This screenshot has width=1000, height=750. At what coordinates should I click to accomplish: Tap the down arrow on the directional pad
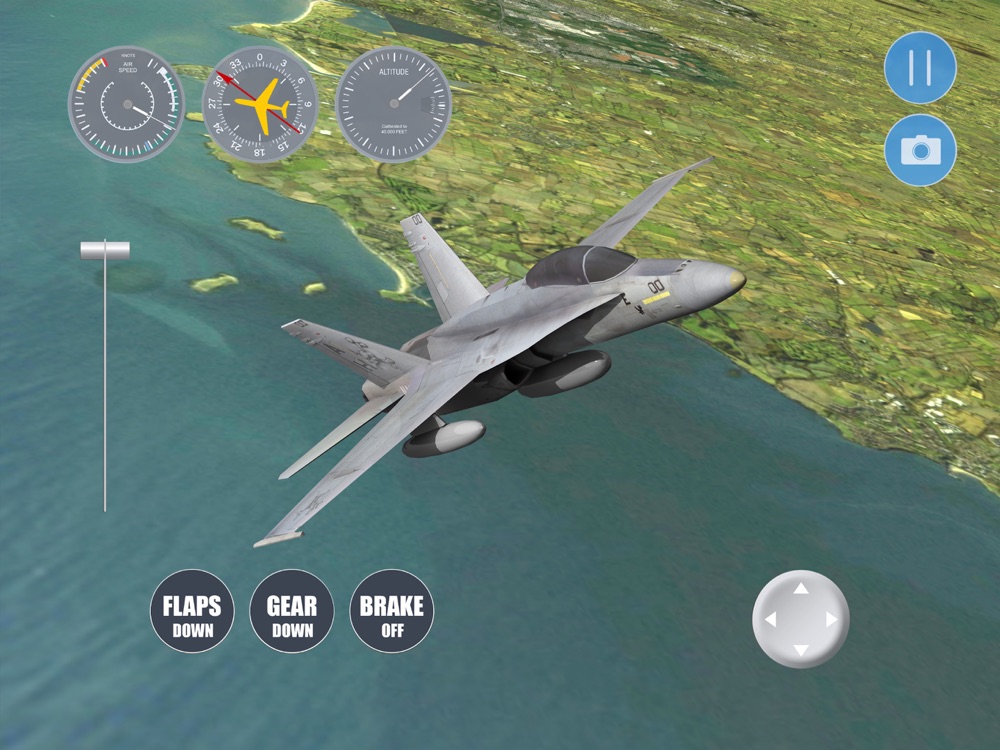[x=801, y=650]
